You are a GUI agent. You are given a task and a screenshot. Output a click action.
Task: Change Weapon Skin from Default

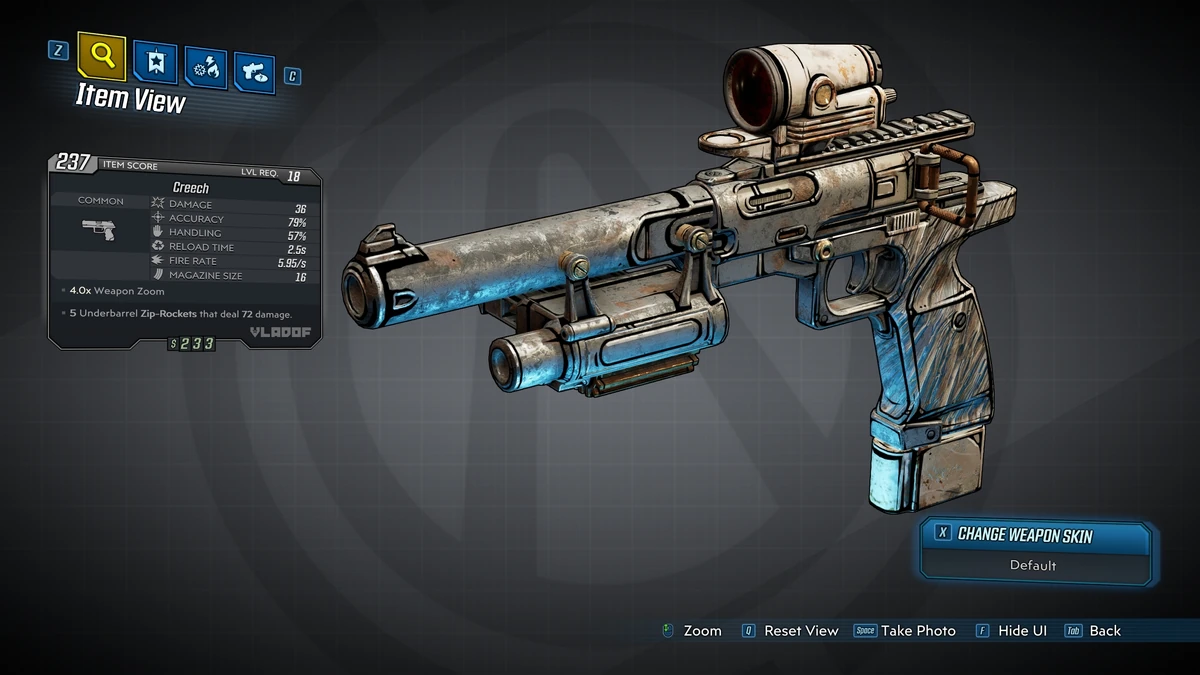click(x=1033, y=550)
